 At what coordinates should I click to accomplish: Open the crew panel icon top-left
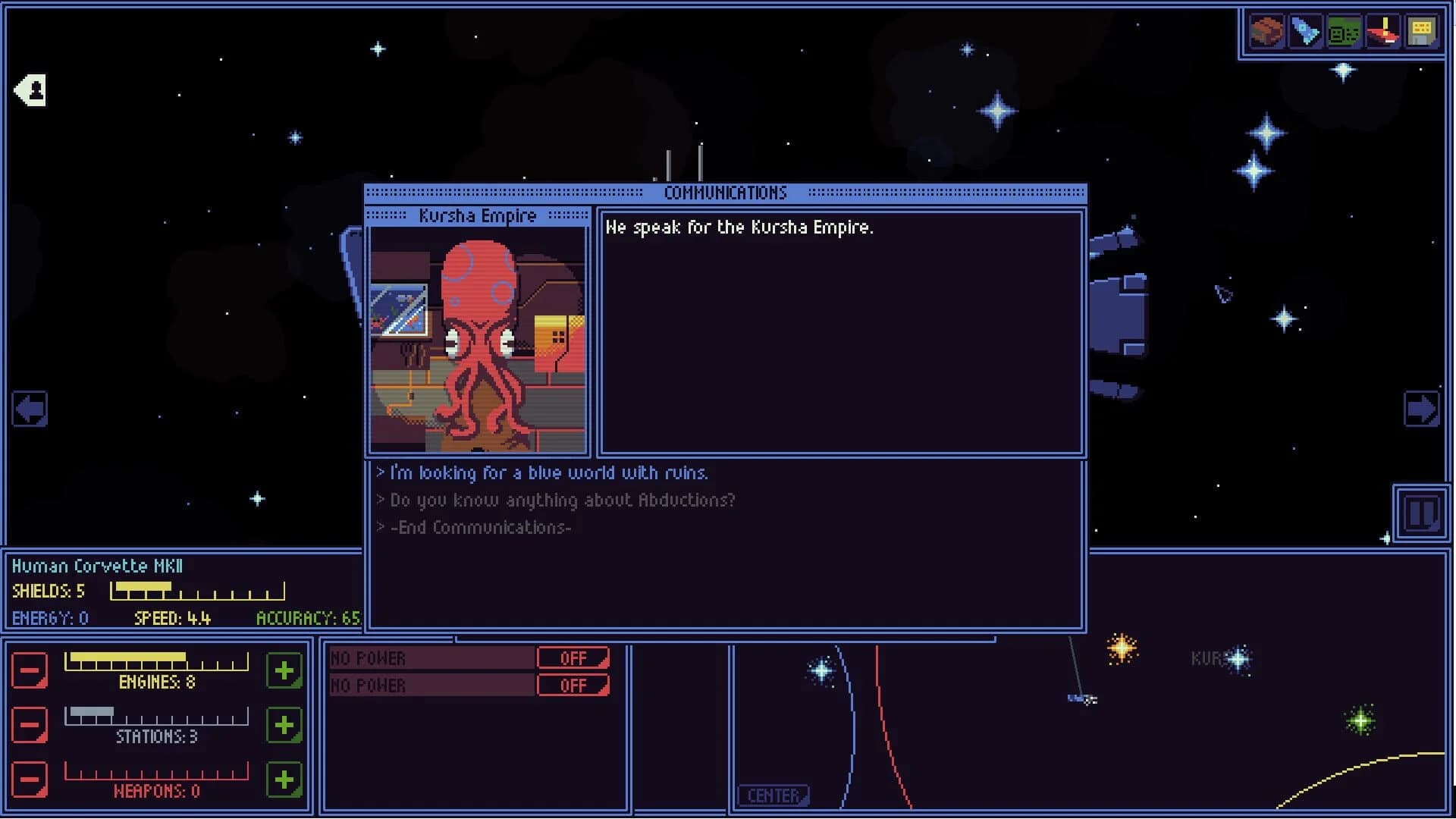29,89
